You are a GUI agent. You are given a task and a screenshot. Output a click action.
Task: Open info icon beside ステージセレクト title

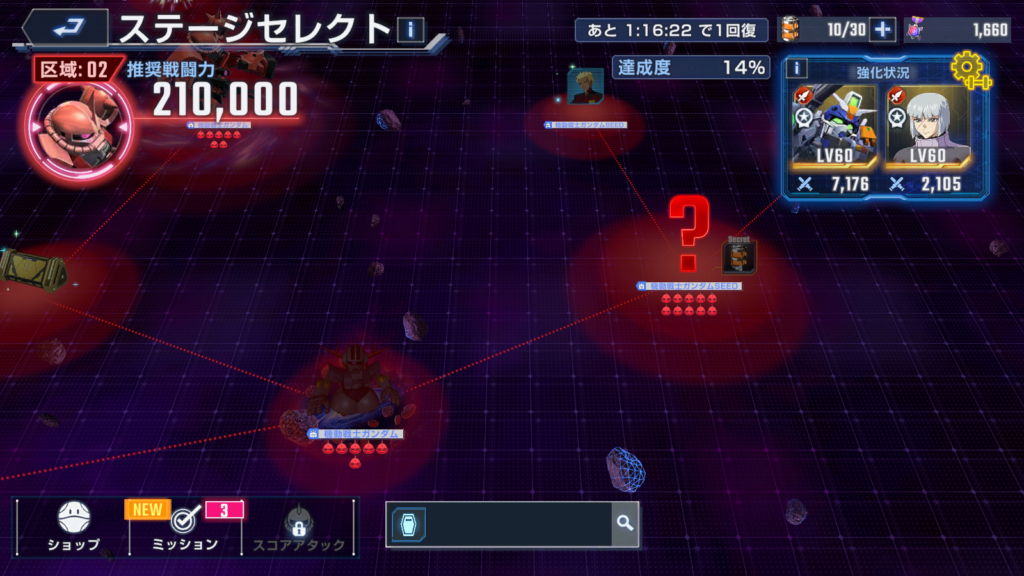point(410,30)
